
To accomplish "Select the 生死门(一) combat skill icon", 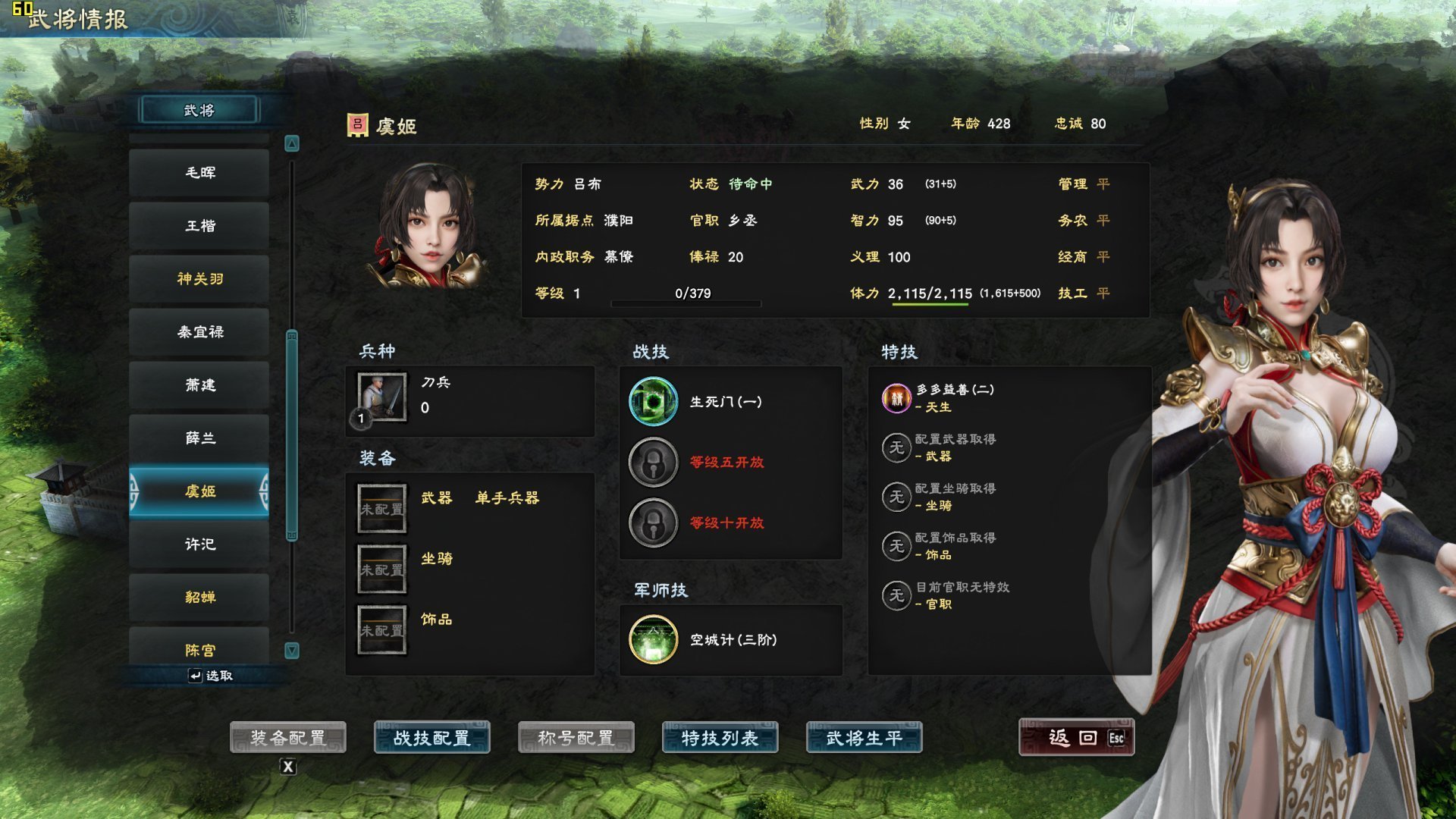I will pyautogui.click(x=653, y=403).
